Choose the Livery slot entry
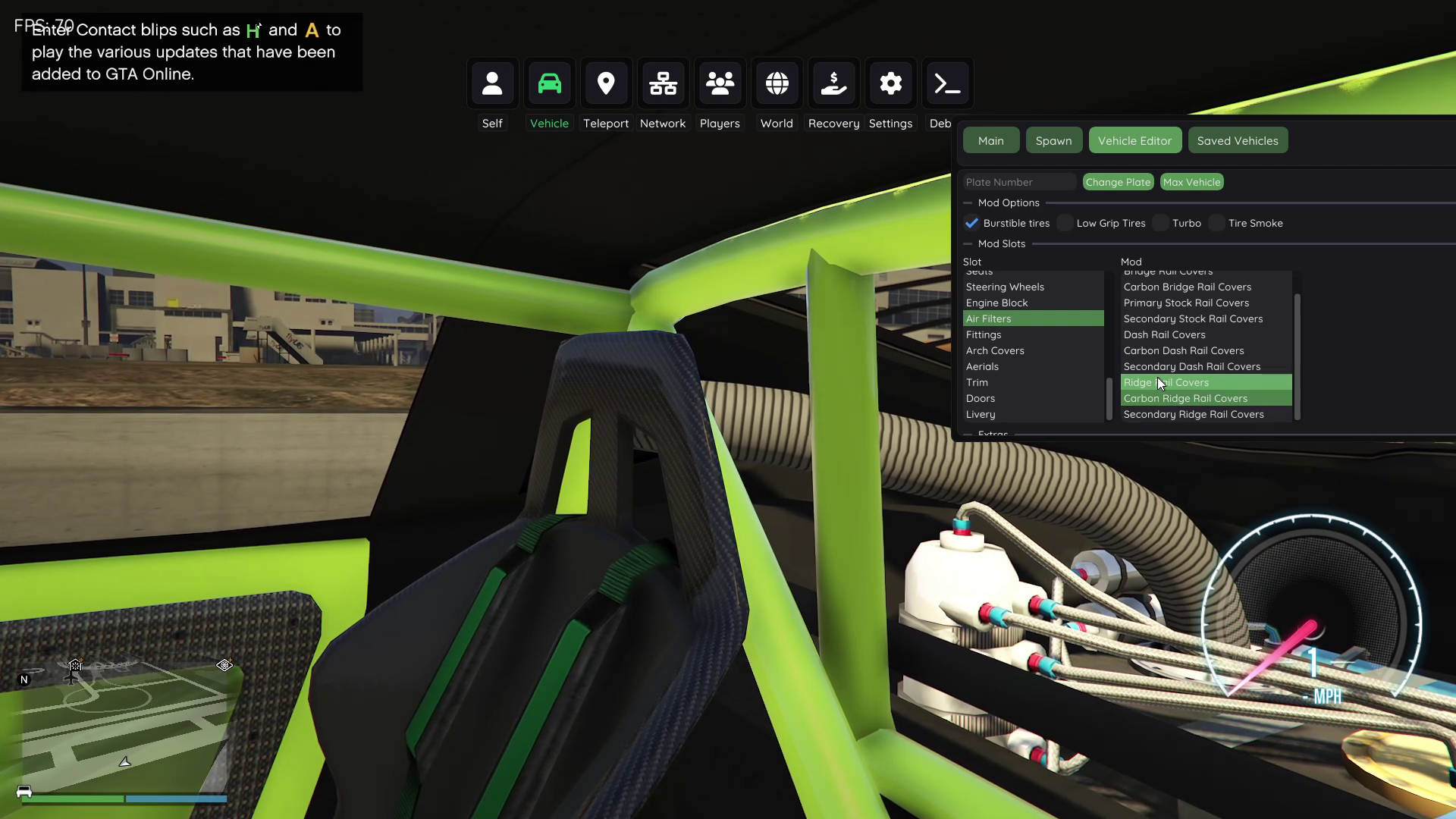This screenshot has width=1456, height=819. coord(981,414)
